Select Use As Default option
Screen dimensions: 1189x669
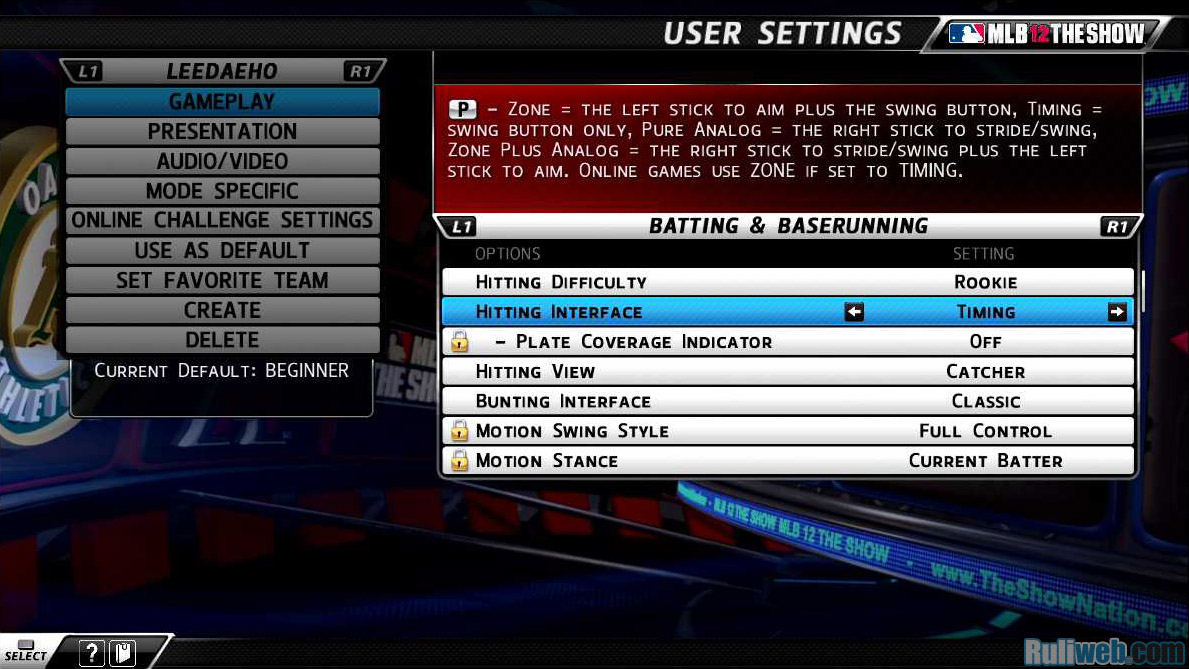point(222,250)
